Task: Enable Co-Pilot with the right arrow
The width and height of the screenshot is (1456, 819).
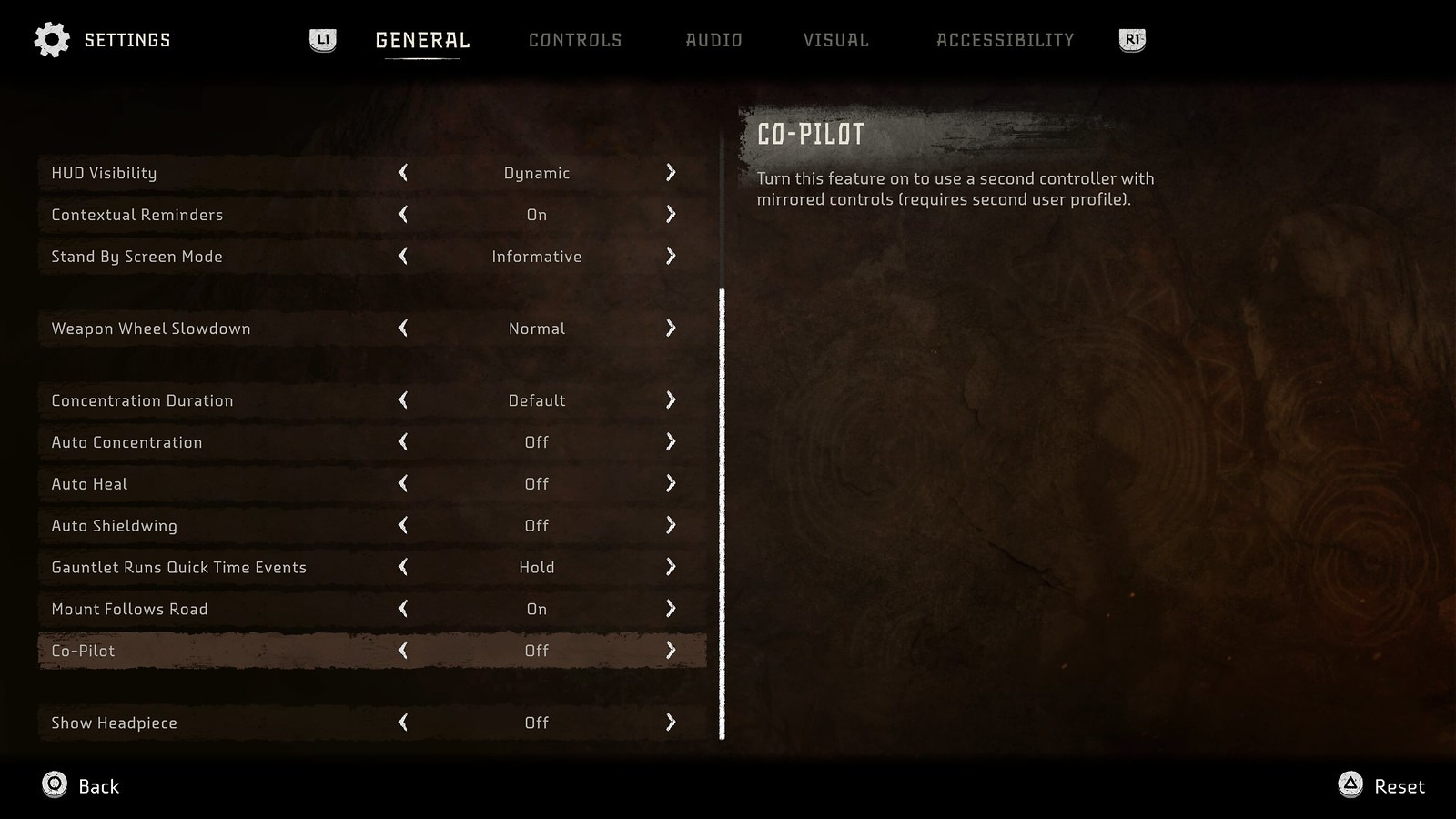Action: pyautogui.click(x=671, y=651)
